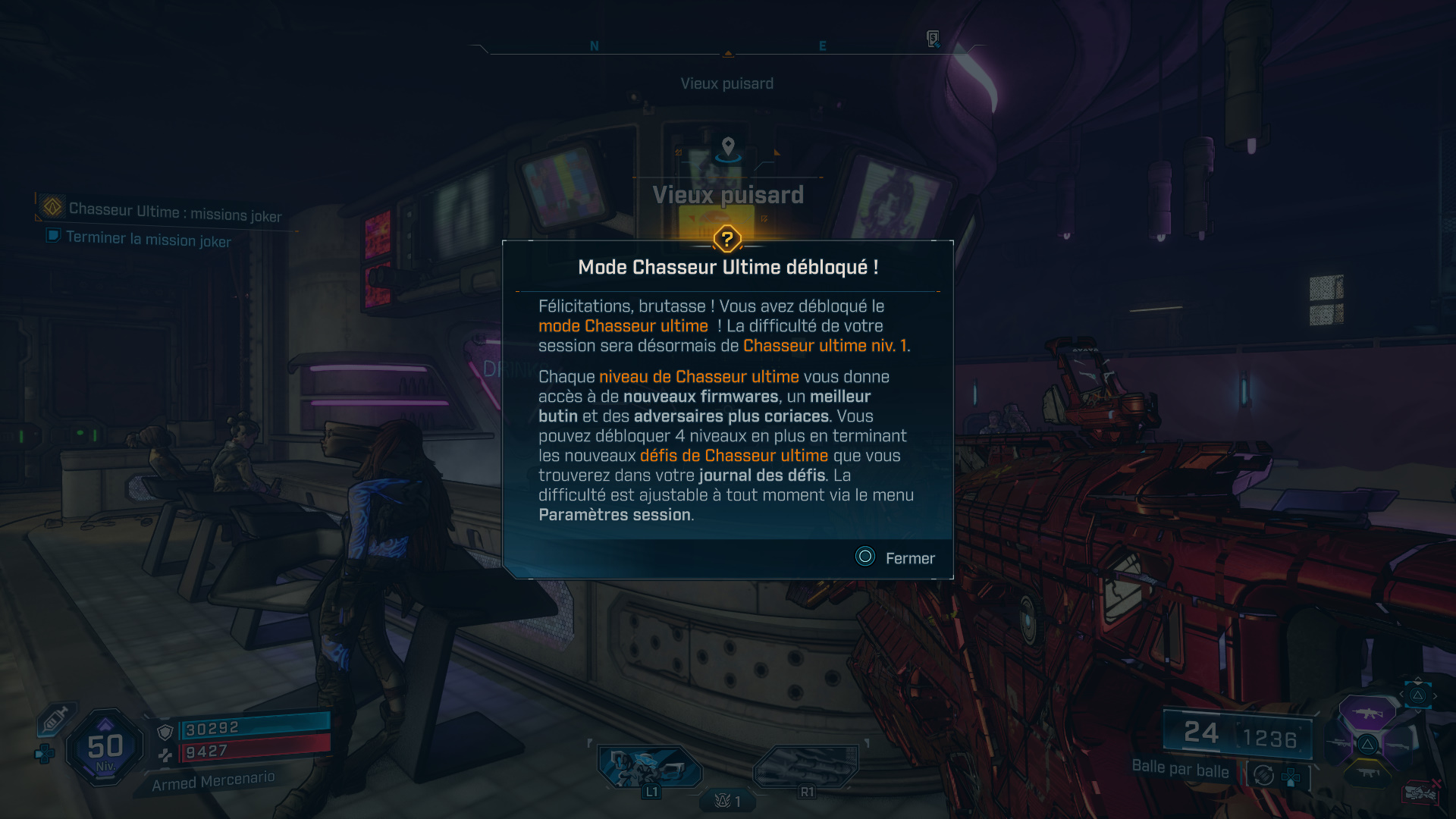Image resolution: width=1456 pixels, height=819 pixels.
Task: Click the Niv. 50 level badge
Action: pyautogui.click(x=105, y=747)
